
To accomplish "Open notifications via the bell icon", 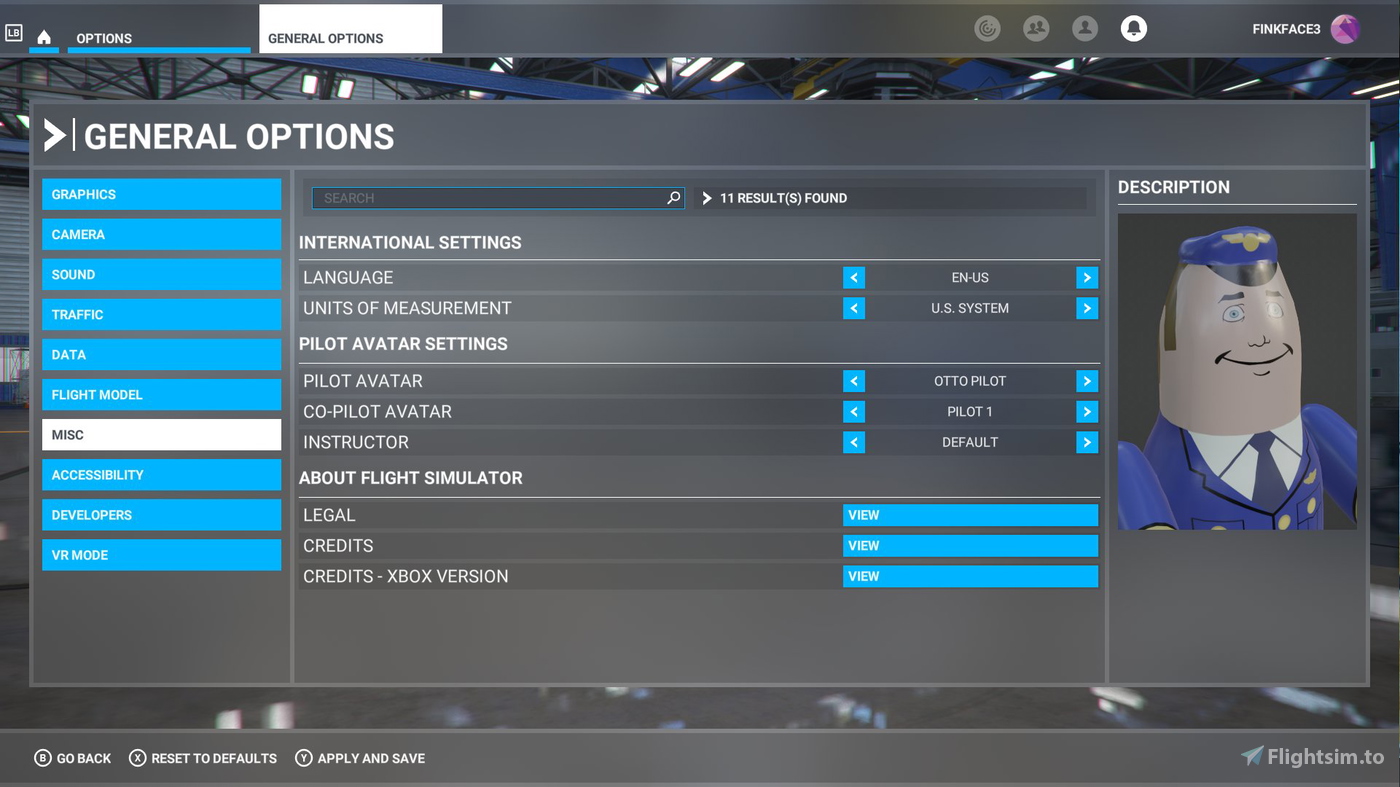I will pyautogui.click(x=1133, y=28).
